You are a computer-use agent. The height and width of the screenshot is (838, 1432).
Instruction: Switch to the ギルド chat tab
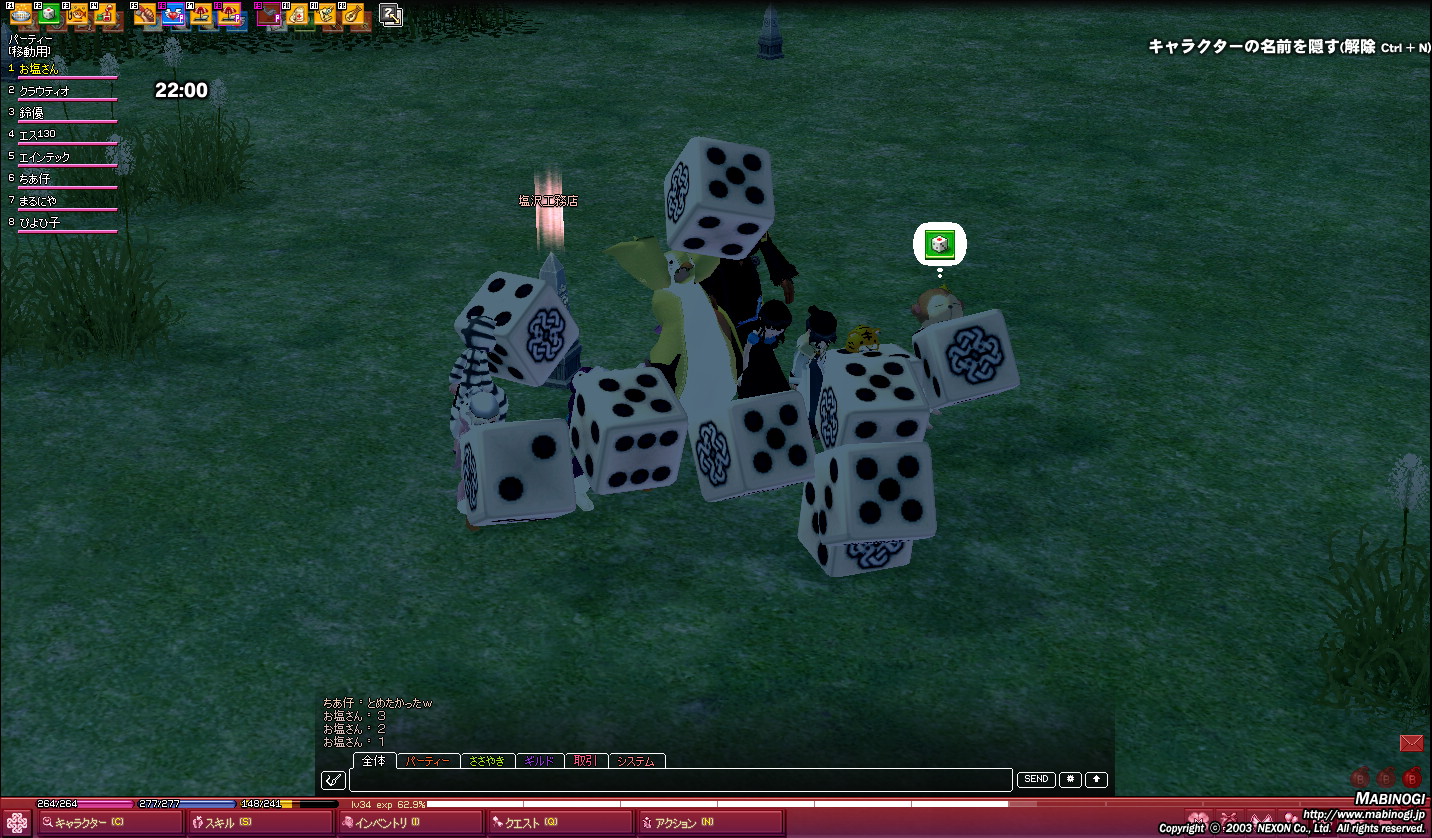pyautogui.click(x=539, y=761)
